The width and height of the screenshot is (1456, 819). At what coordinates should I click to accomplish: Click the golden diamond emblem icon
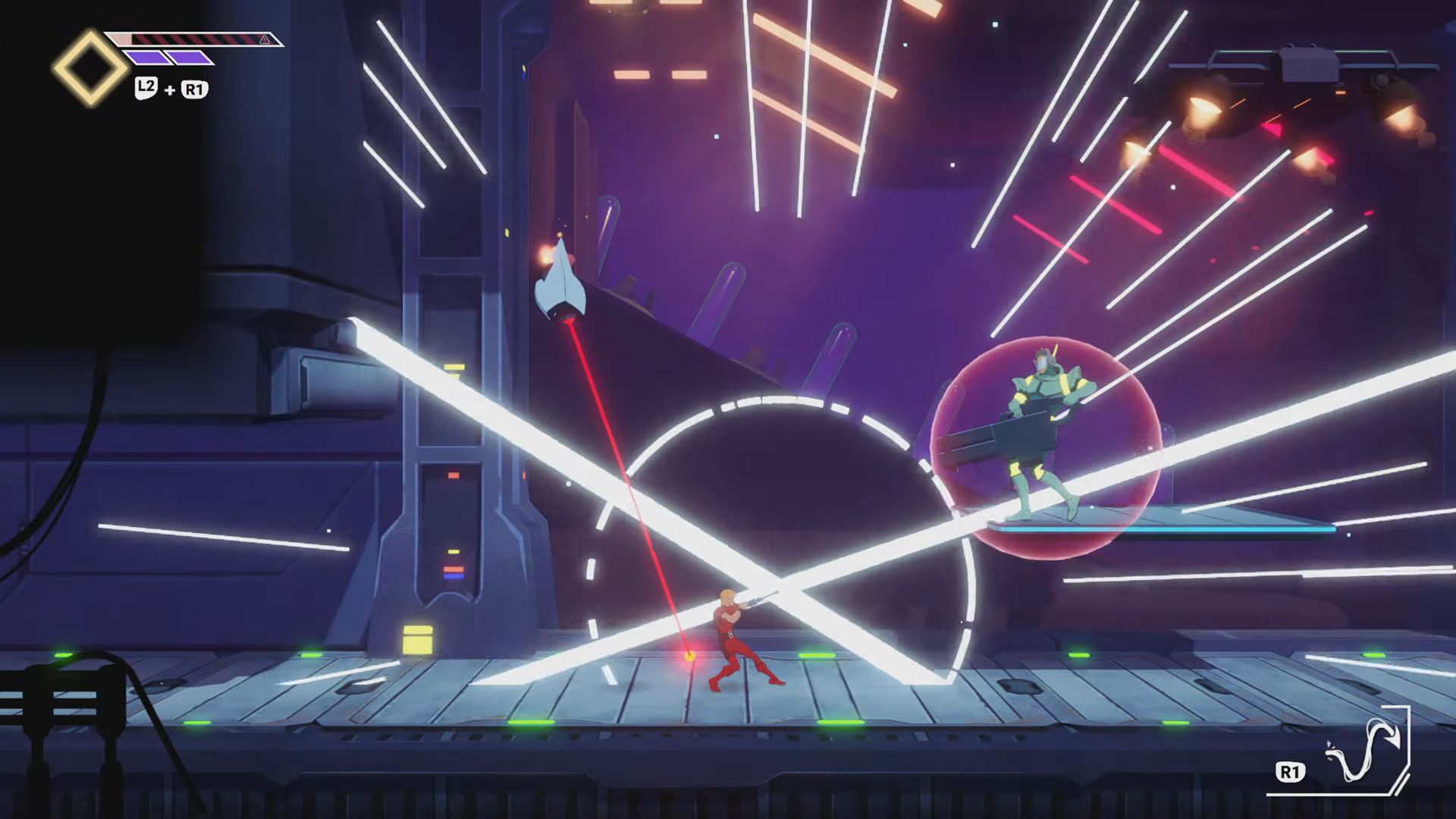click(90, 67)
